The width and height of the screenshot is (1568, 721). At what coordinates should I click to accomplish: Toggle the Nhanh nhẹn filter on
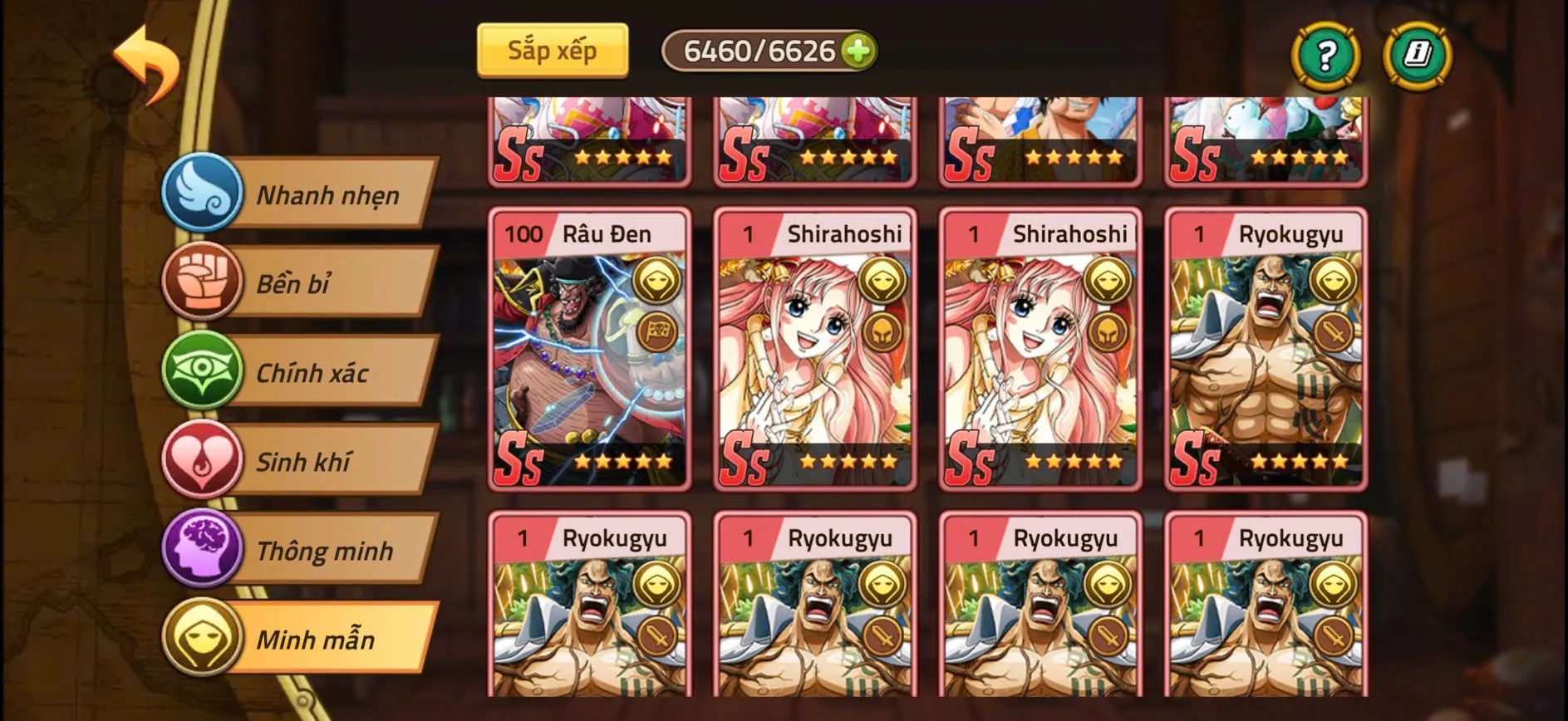pos(324,194)
